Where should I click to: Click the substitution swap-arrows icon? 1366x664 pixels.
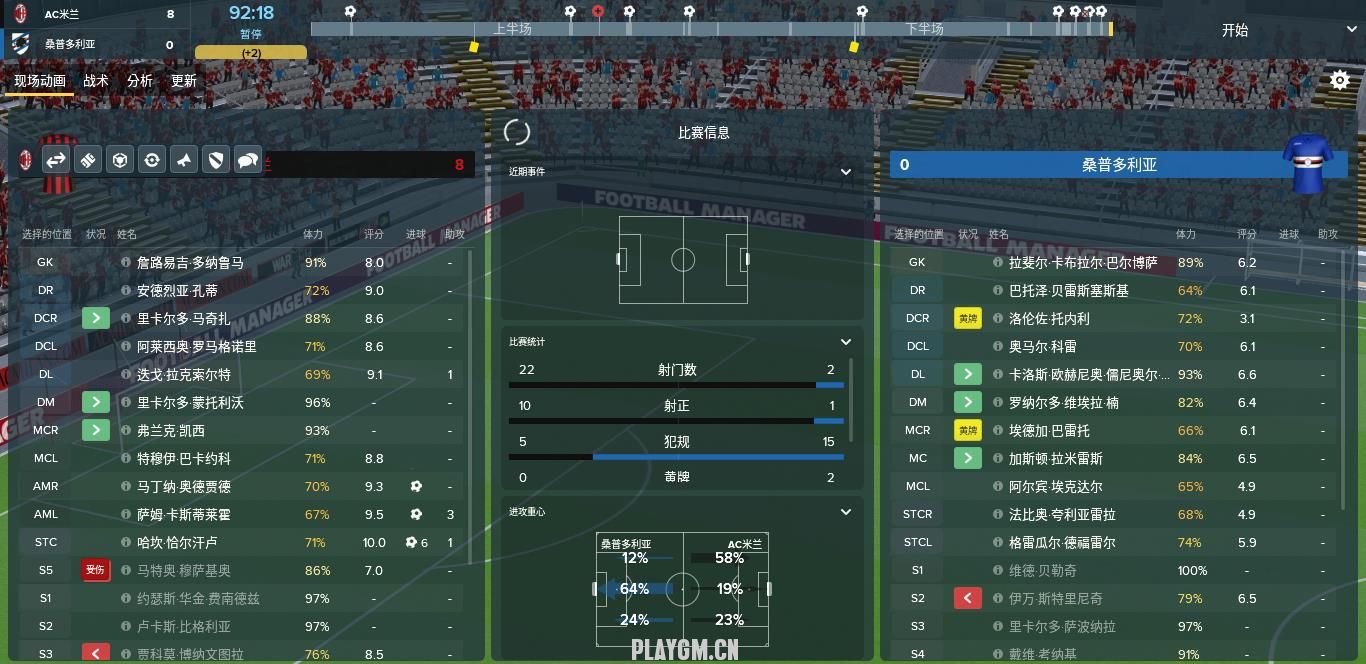(56, 160)
